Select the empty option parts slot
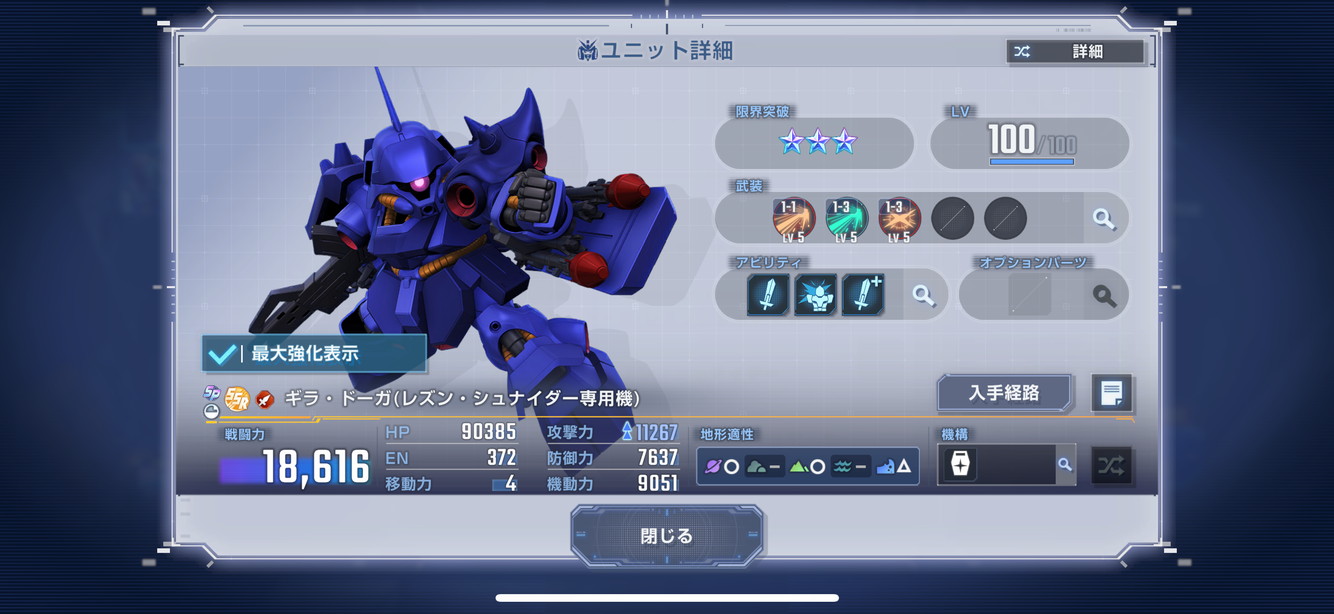Image resolution: width=1334 pixels, height=614 pixels. (1029, 295)
